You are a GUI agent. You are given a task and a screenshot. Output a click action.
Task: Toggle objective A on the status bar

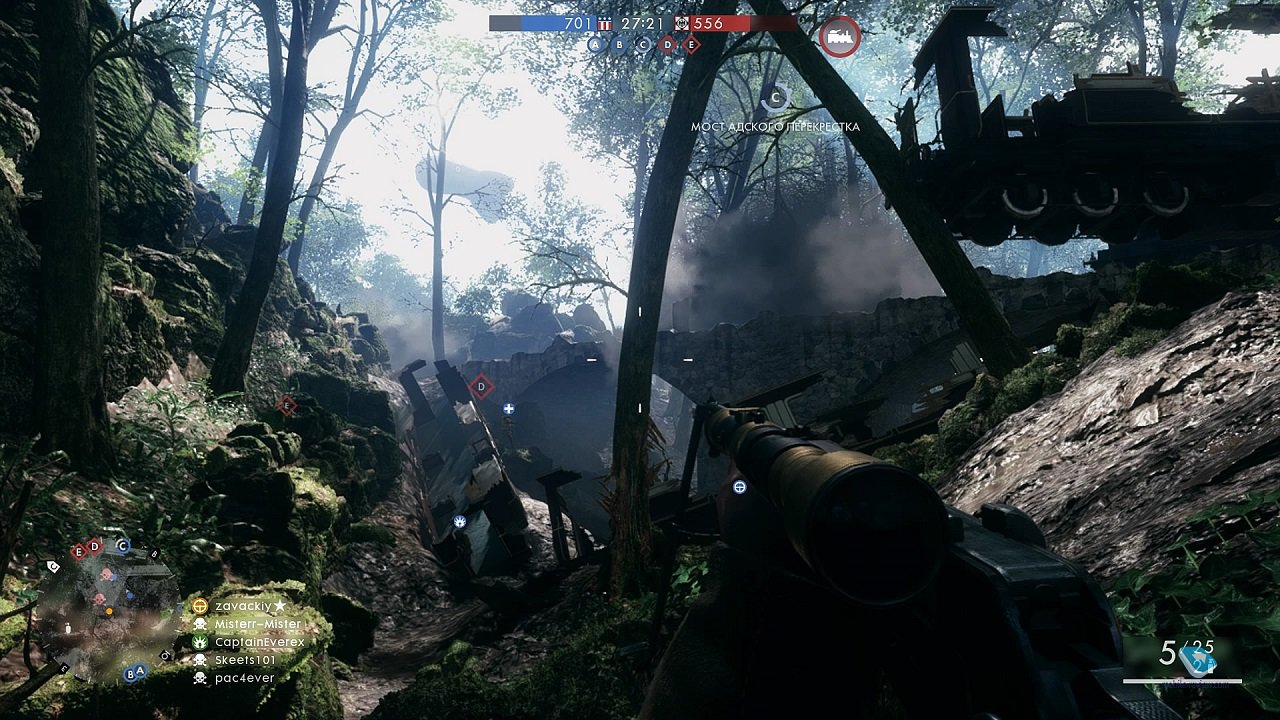[x=594, y=45]
